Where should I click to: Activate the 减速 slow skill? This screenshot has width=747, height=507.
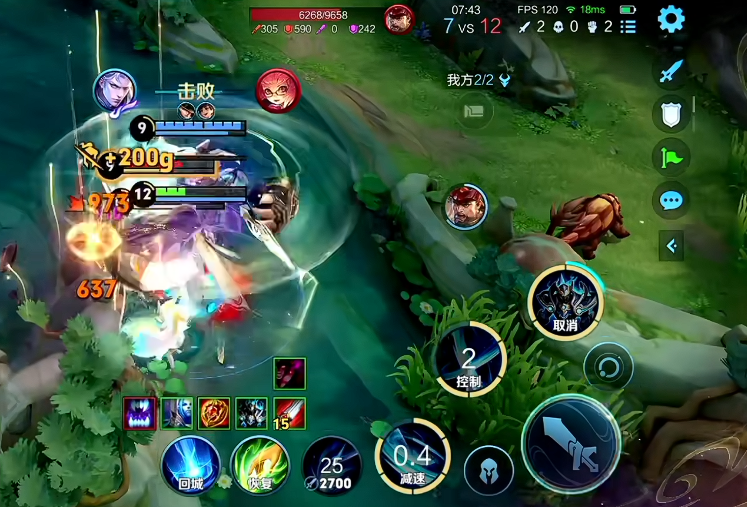point(411,456)
